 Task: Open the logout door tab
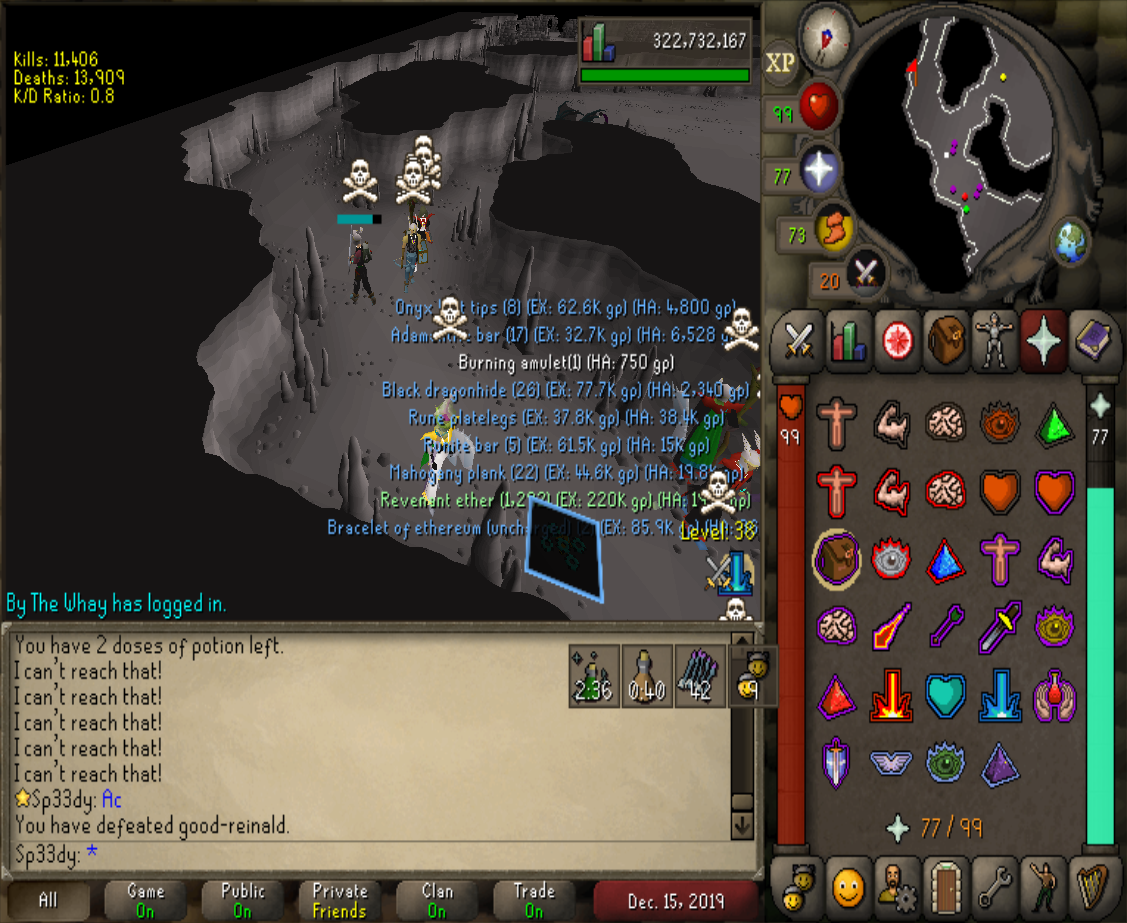pos(945,884)
